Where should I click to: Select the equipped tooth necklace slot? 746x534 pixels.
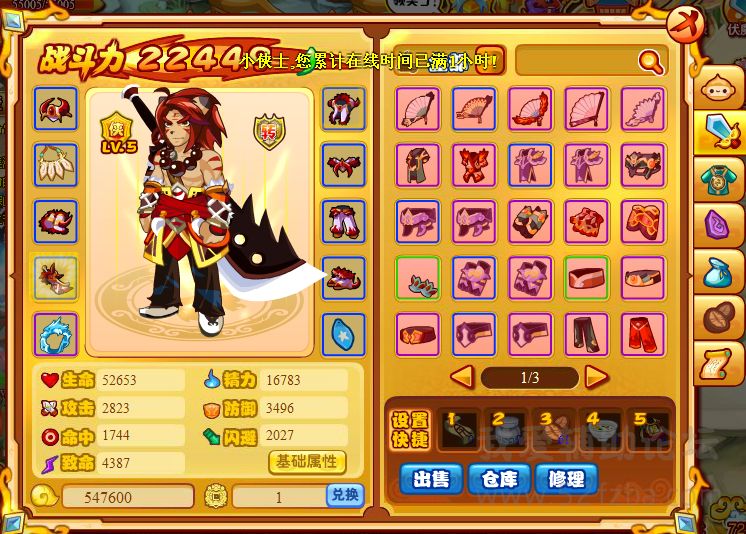click(56, 164)
